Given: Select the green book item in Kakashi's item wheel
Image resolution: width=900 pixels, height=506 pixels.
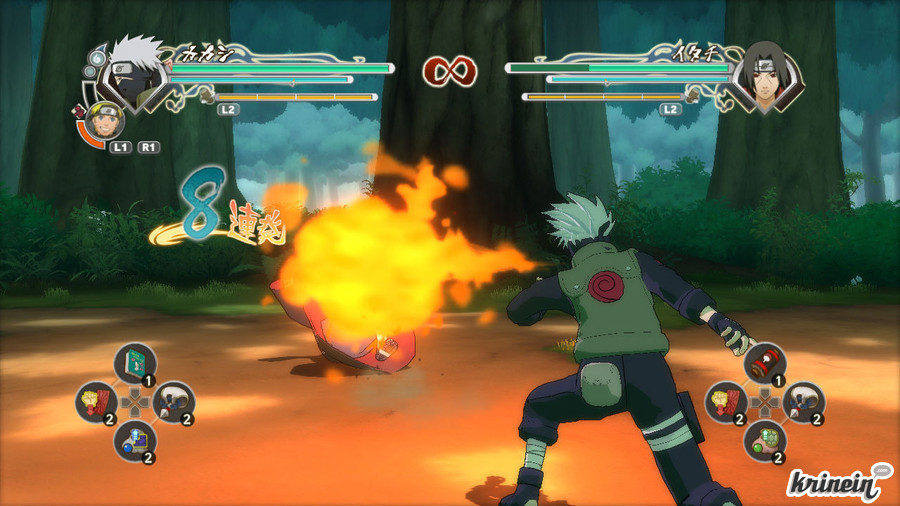Looking at the screenshot, I should [133, 363].
